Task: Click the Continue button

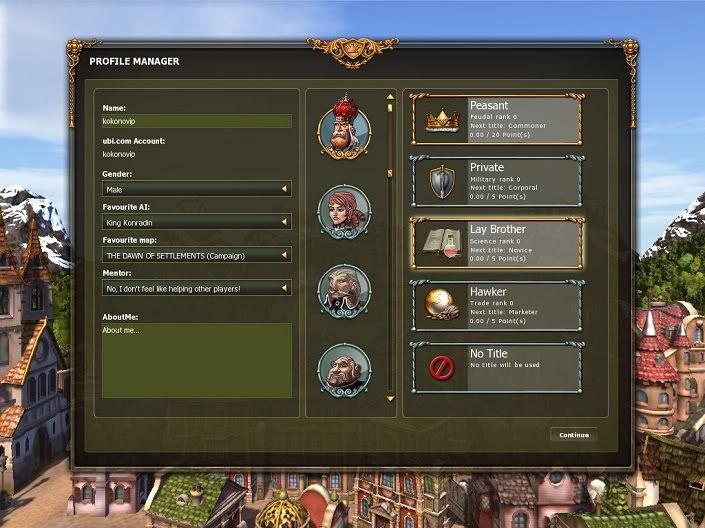Action: tap(574, 435)
